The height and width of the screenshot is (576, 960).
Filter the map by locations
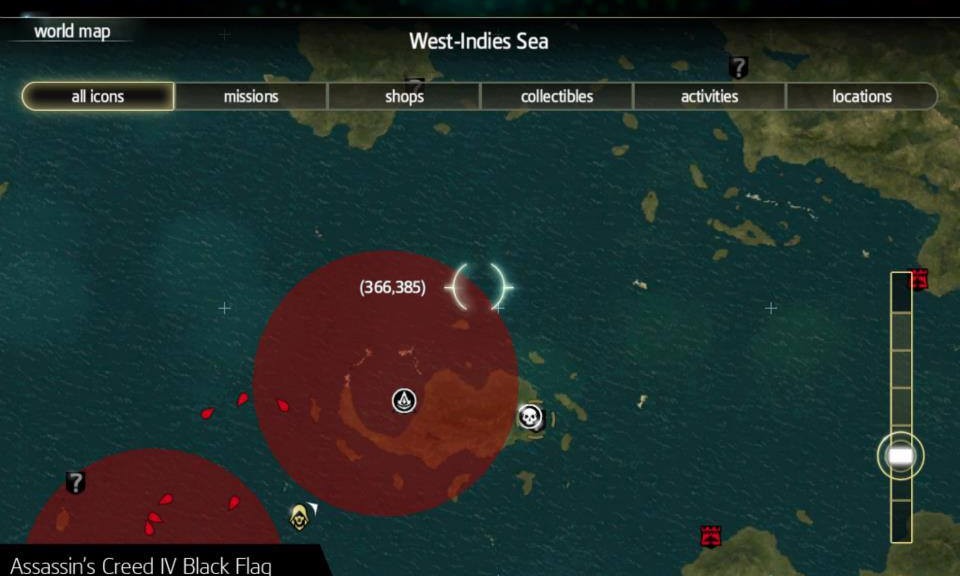click(861, 97)
